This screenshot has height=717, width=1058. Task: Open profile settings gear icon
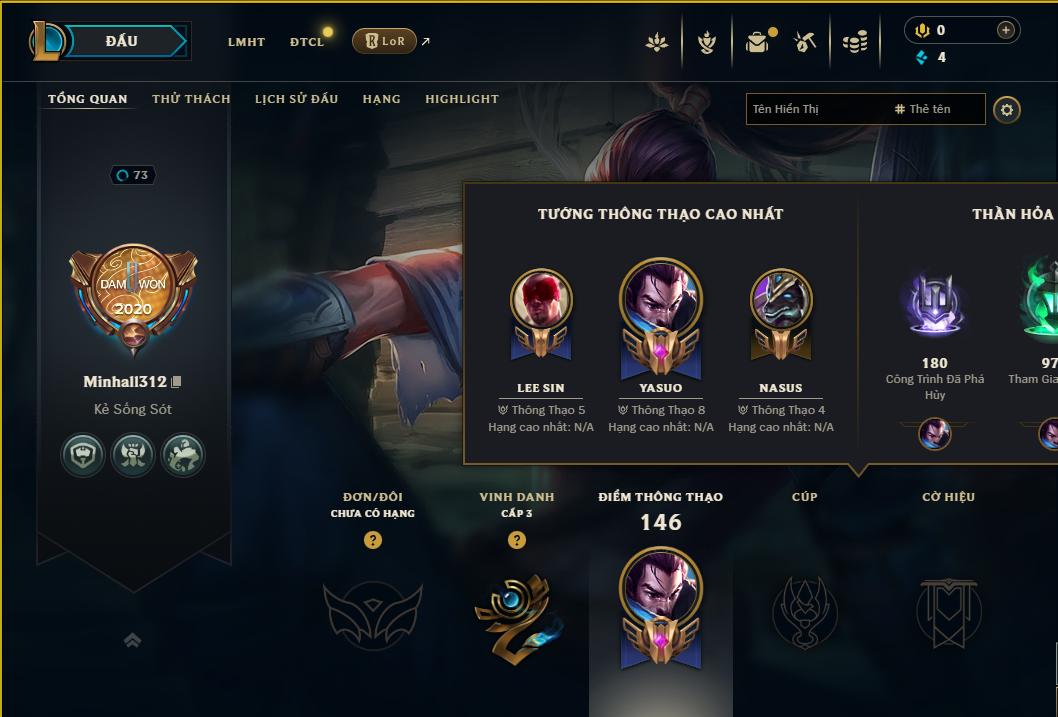coord(1007,109)
